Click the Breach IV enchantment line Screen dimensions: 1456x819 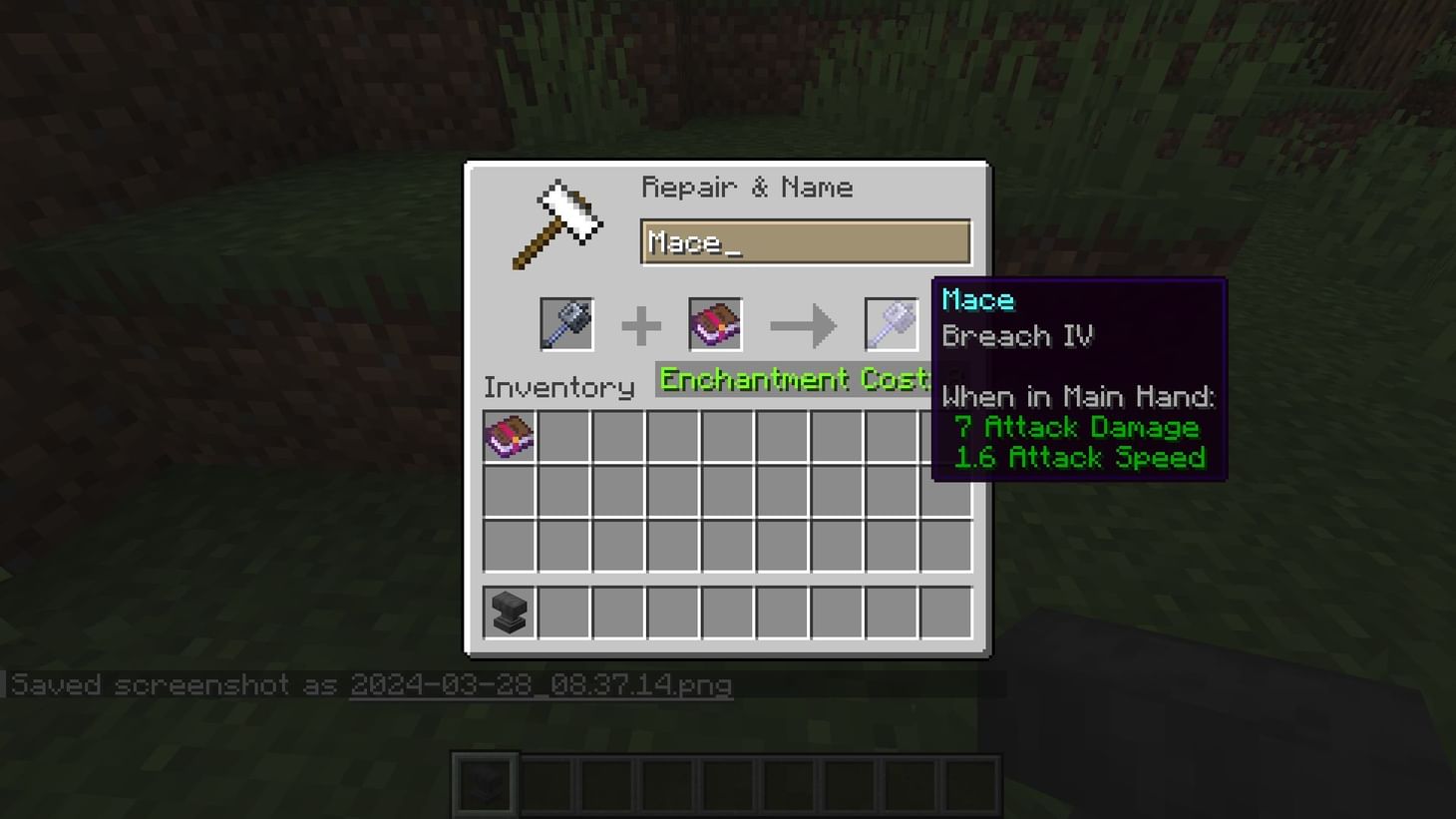click(1018, 336)
